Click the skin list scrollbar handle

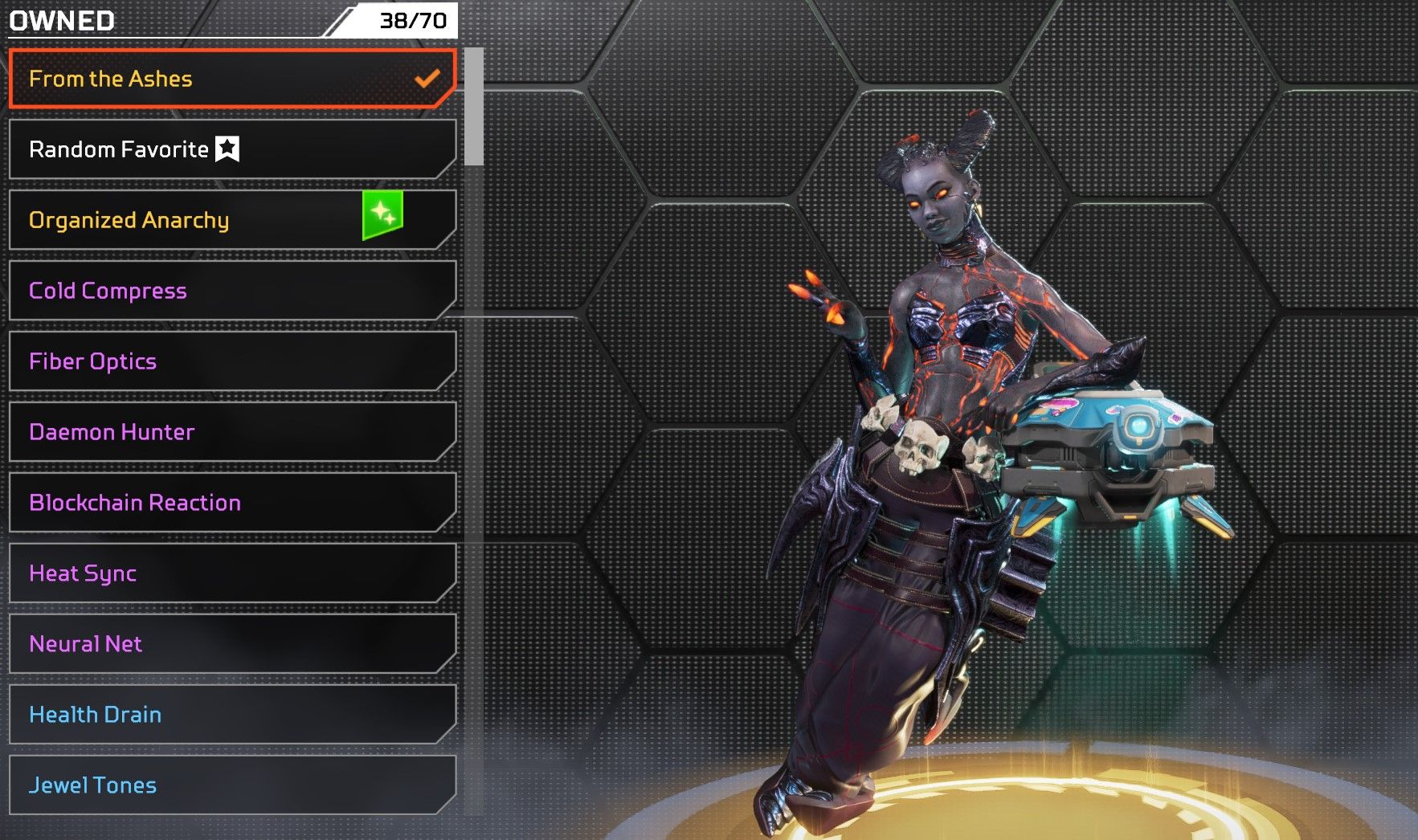[x=474, y=107]
